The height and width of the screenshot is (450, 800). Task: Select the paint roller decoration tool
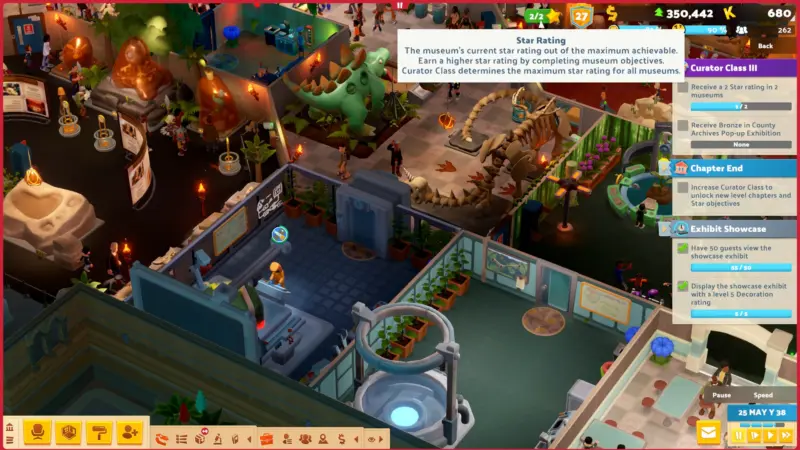pyautogui.click(x=99, y=432)
